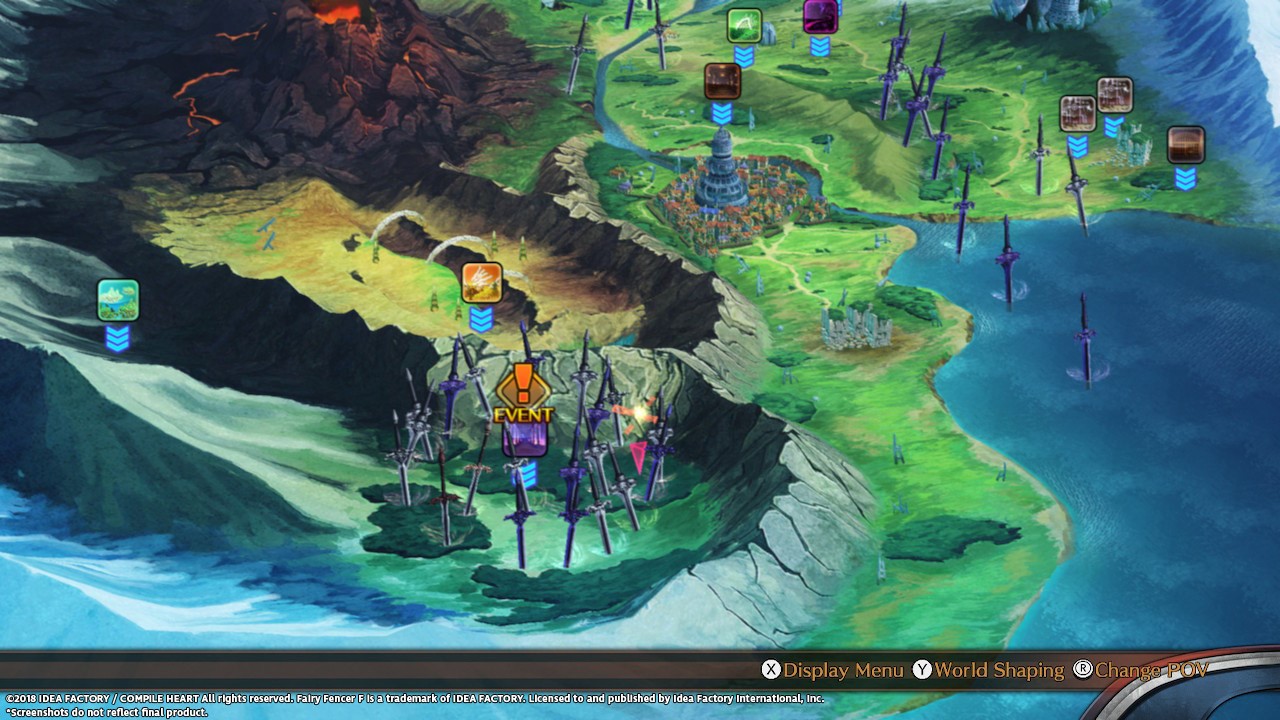Viewport: 1280px width, 720px height.
Task: Pick the magenta location marker
Action: (x=820, y=16)
